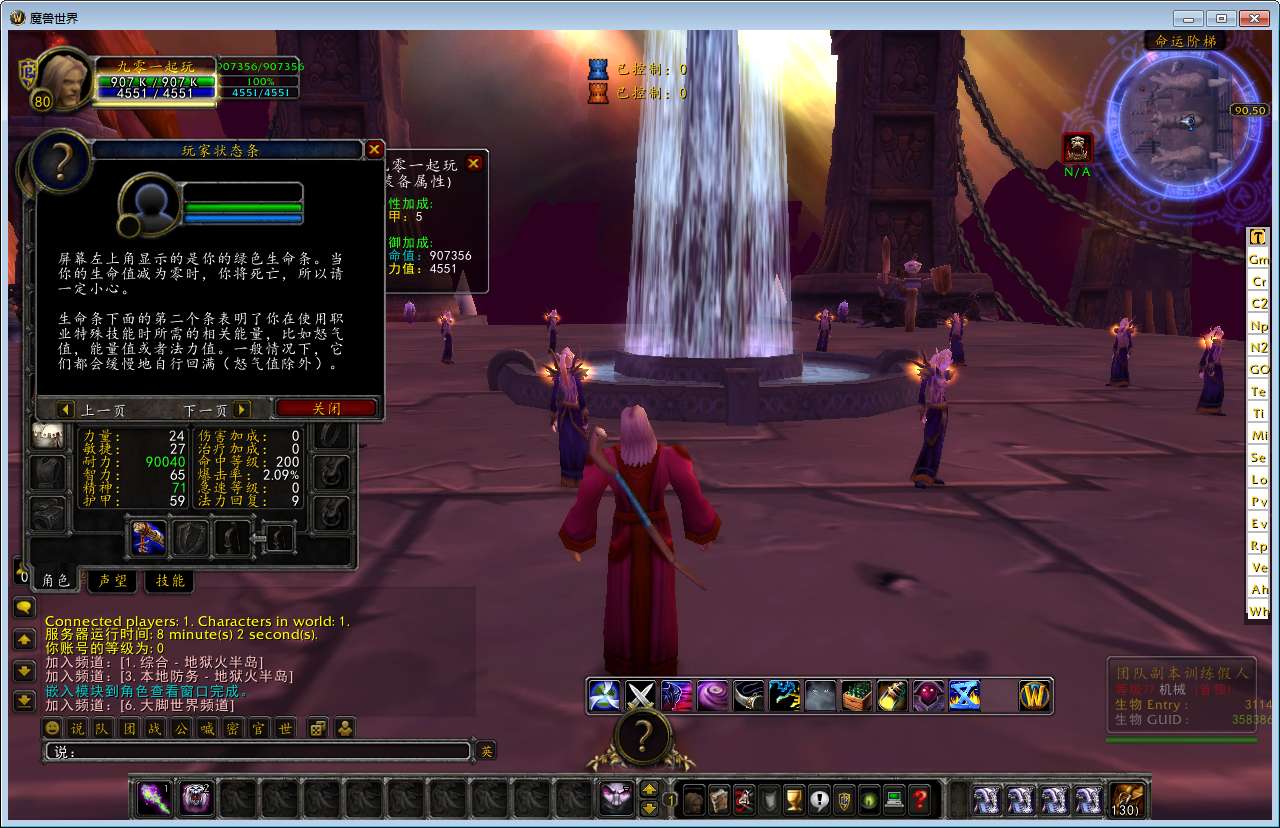Viewport: 1280px width, 828px height.
Task: Activate the crossed swords ability
Action: (x=641, y=695)
